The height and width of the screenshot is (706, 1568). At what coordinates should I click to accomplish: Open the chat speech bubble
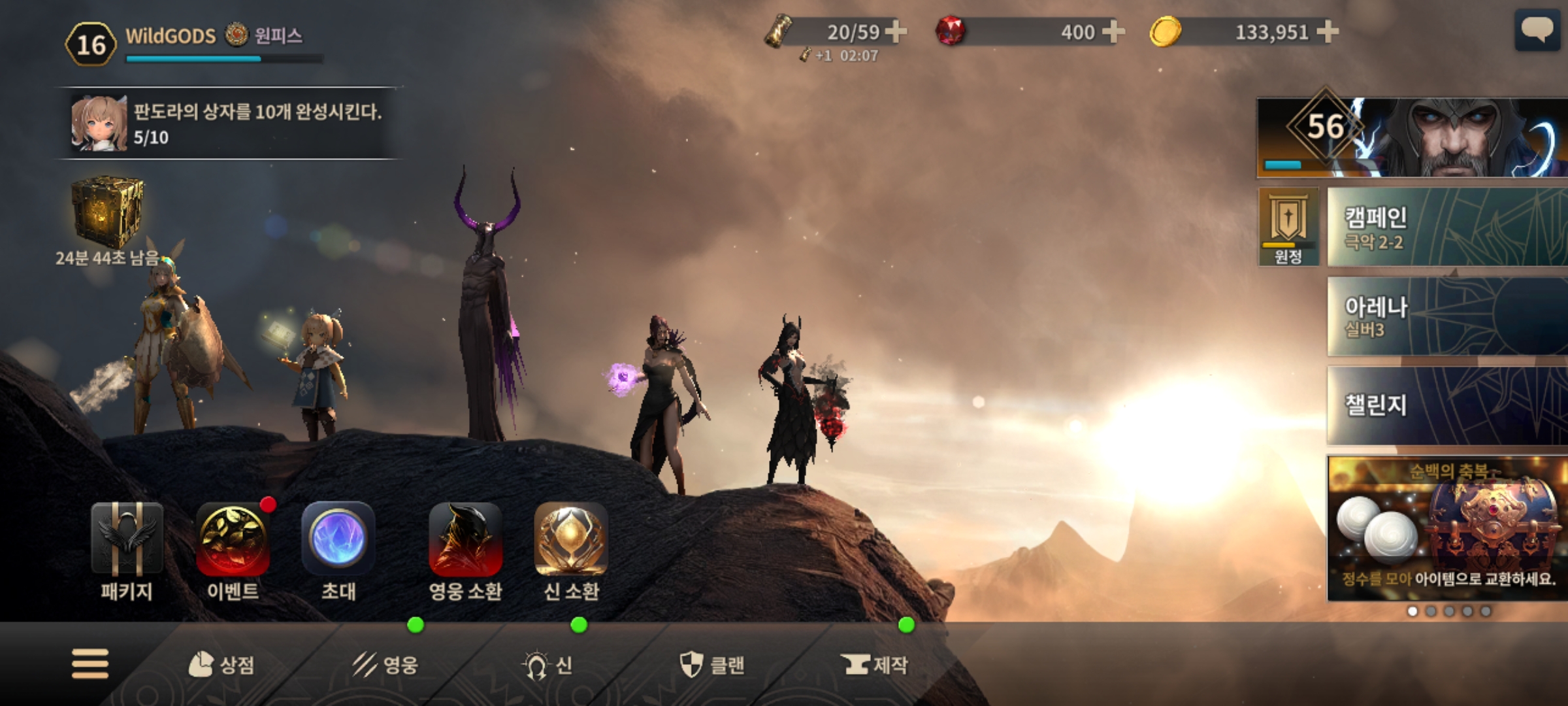pos(1537,31)
